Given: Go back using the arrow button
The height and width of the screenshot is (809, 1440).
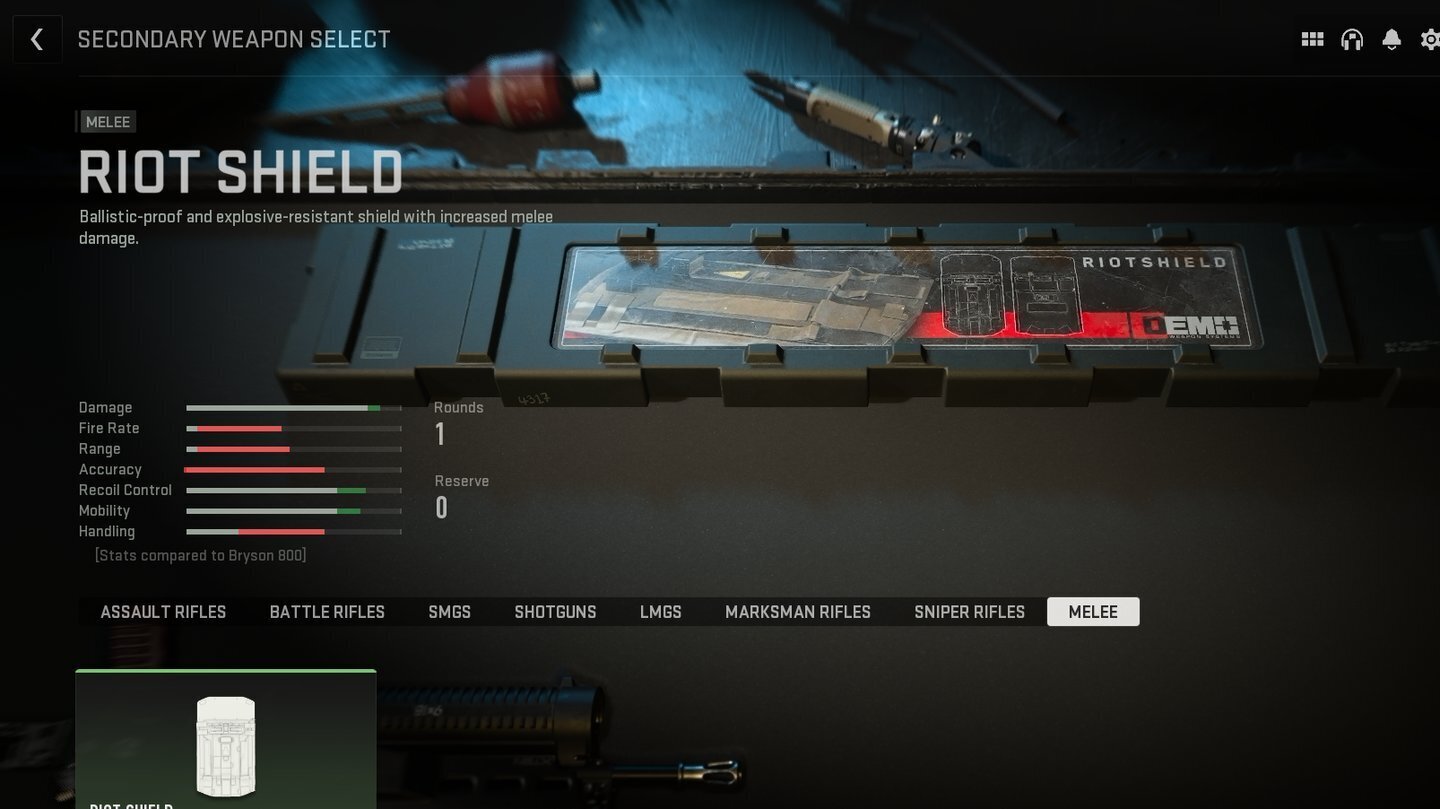Looking at the screenshot, I should [x=37, y=39].
